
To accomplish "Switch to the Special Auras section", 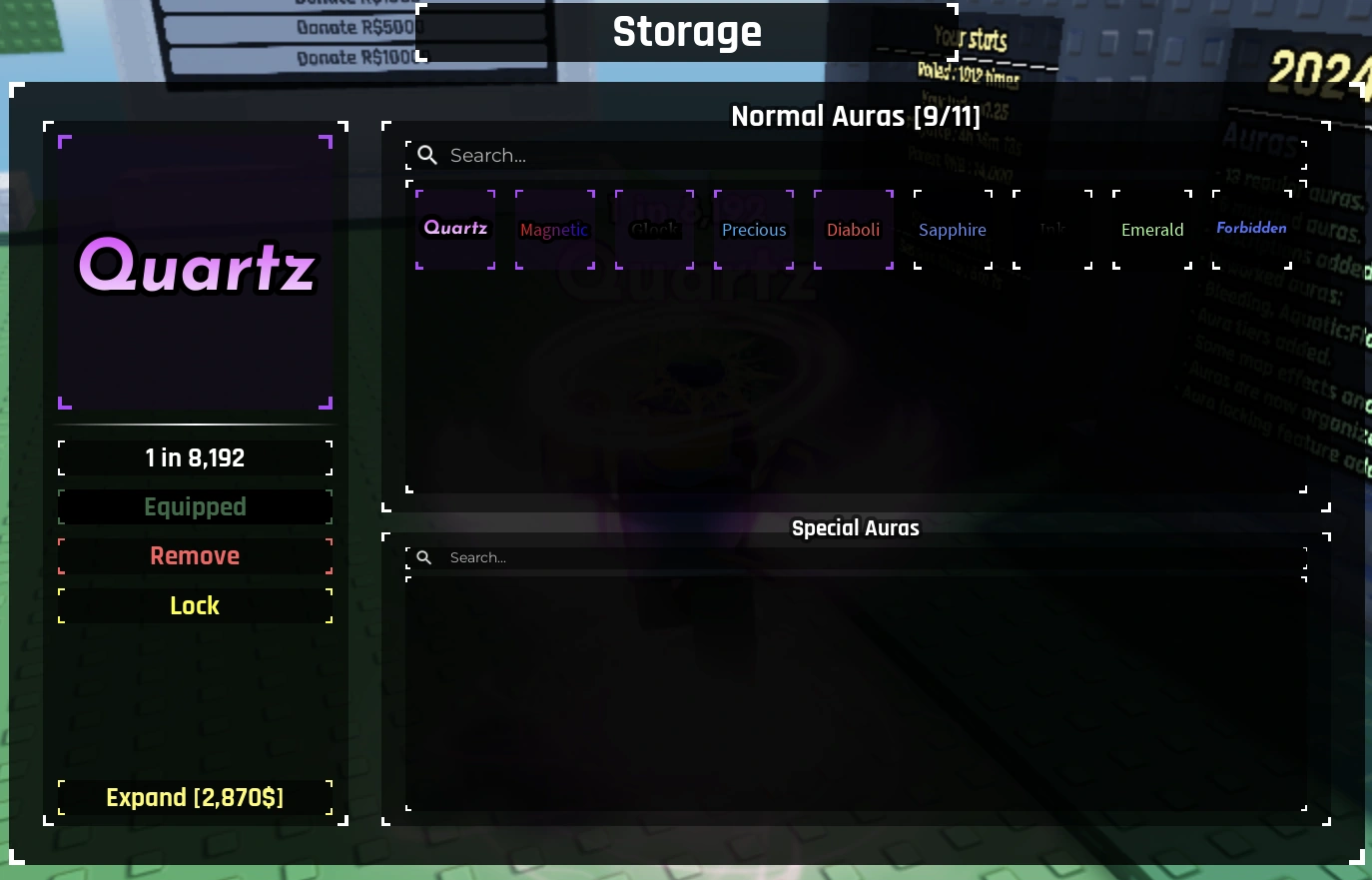I will [x=856, y=528].
